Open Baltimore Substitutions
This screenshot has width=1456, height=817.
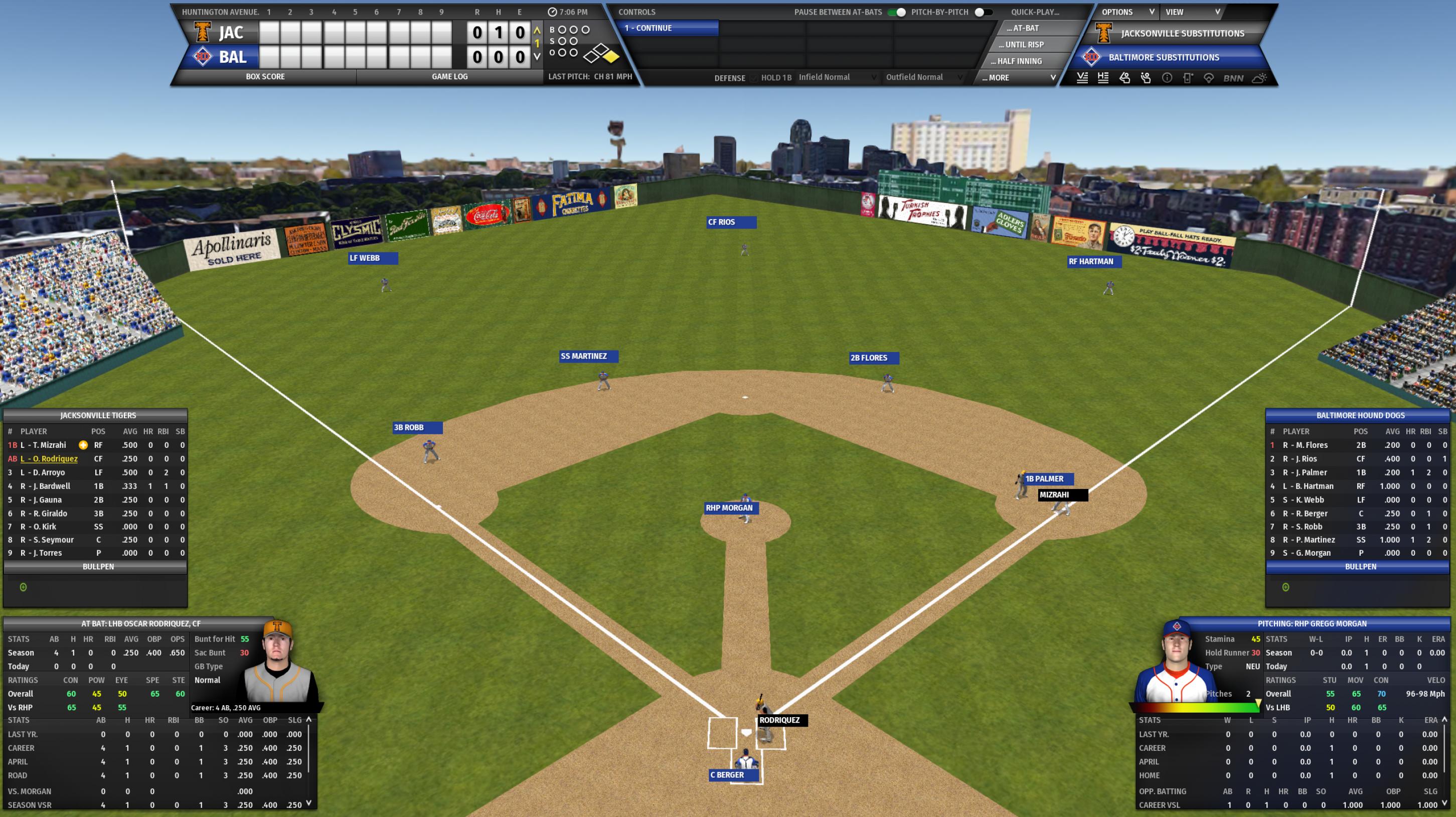point(1163,57)
